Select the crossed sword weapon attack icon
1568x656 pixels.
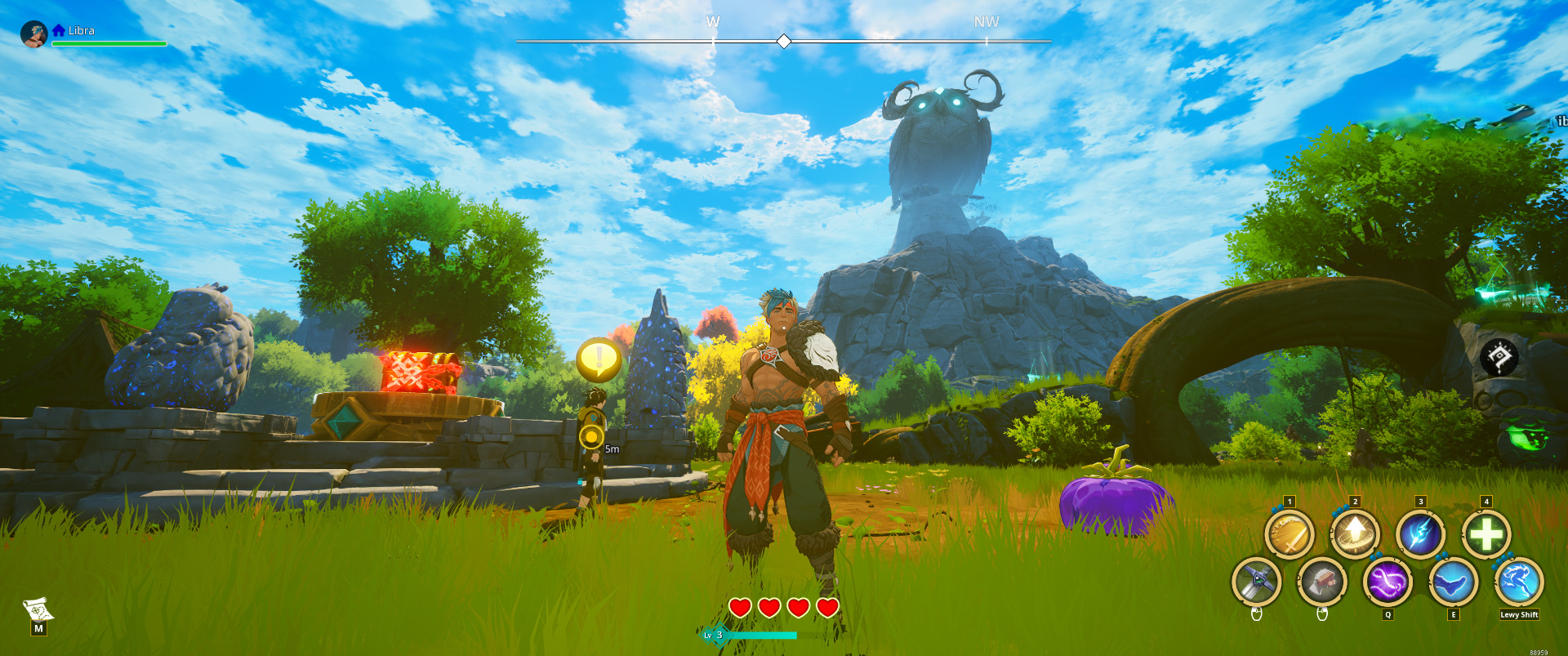(x=1256, y=582)
